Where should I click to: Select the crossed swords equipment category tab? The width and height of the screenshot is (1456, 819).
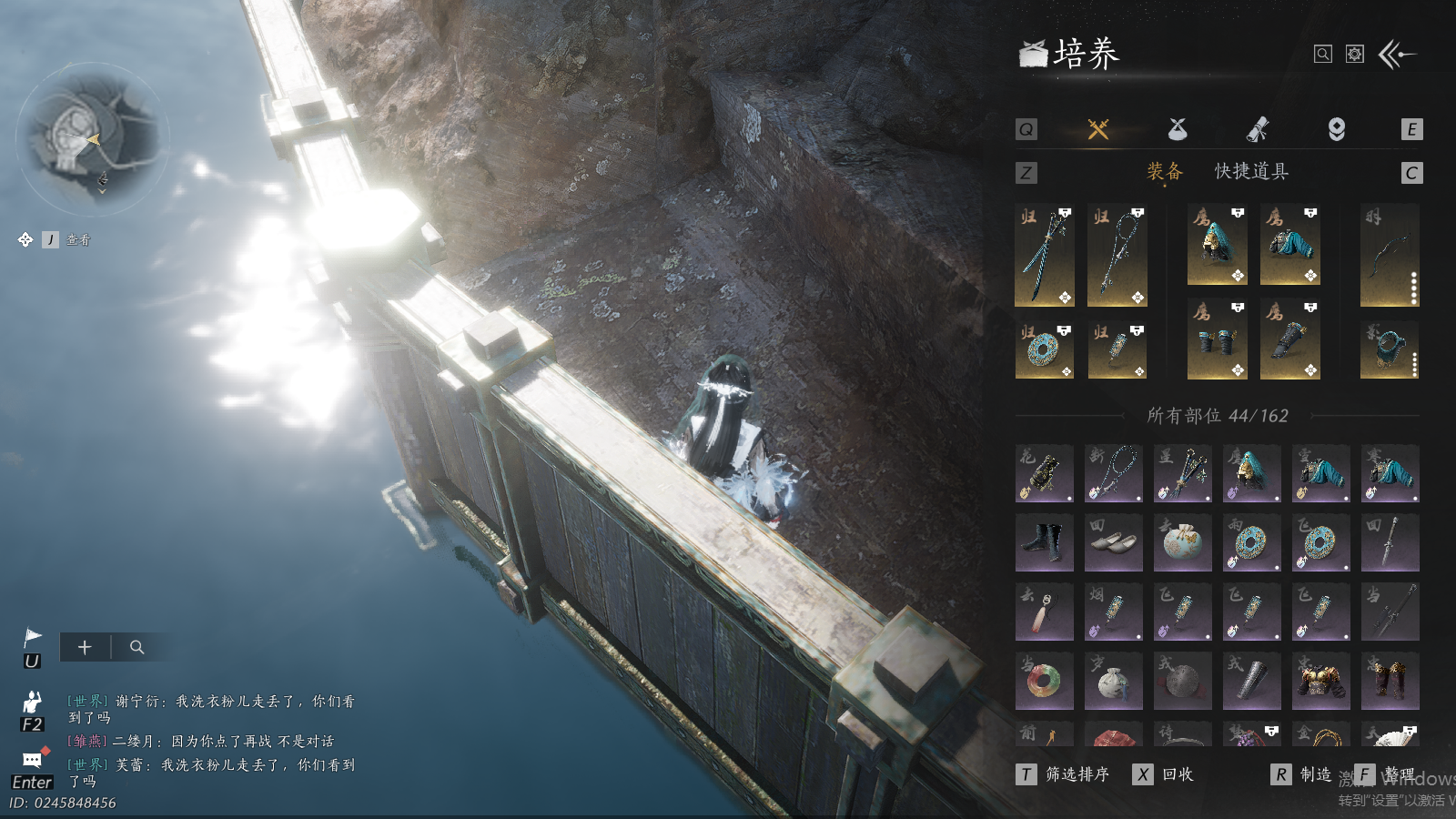1098,129
